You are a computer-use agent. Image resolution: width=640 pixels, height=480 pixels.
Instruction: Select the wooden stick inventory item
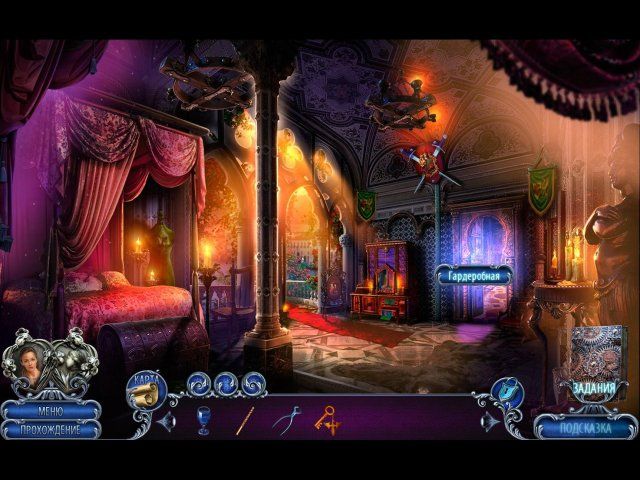[x=244, y=420]
